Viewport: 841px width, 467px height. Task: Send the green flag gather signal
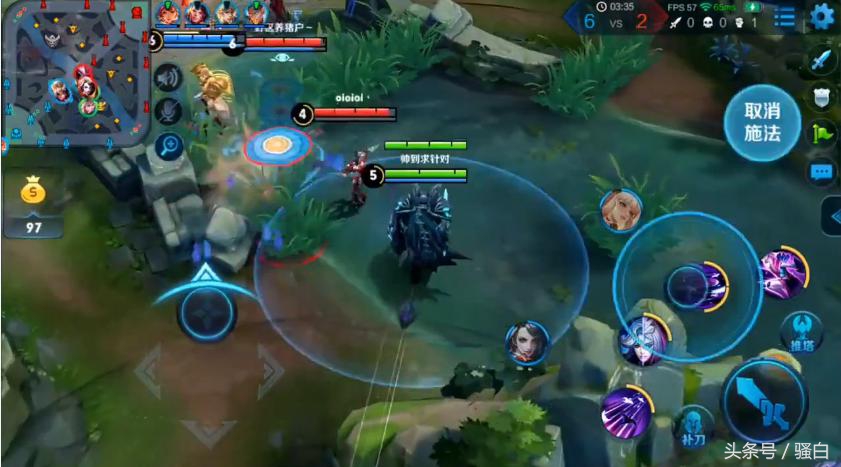click(x=822, y=133)
